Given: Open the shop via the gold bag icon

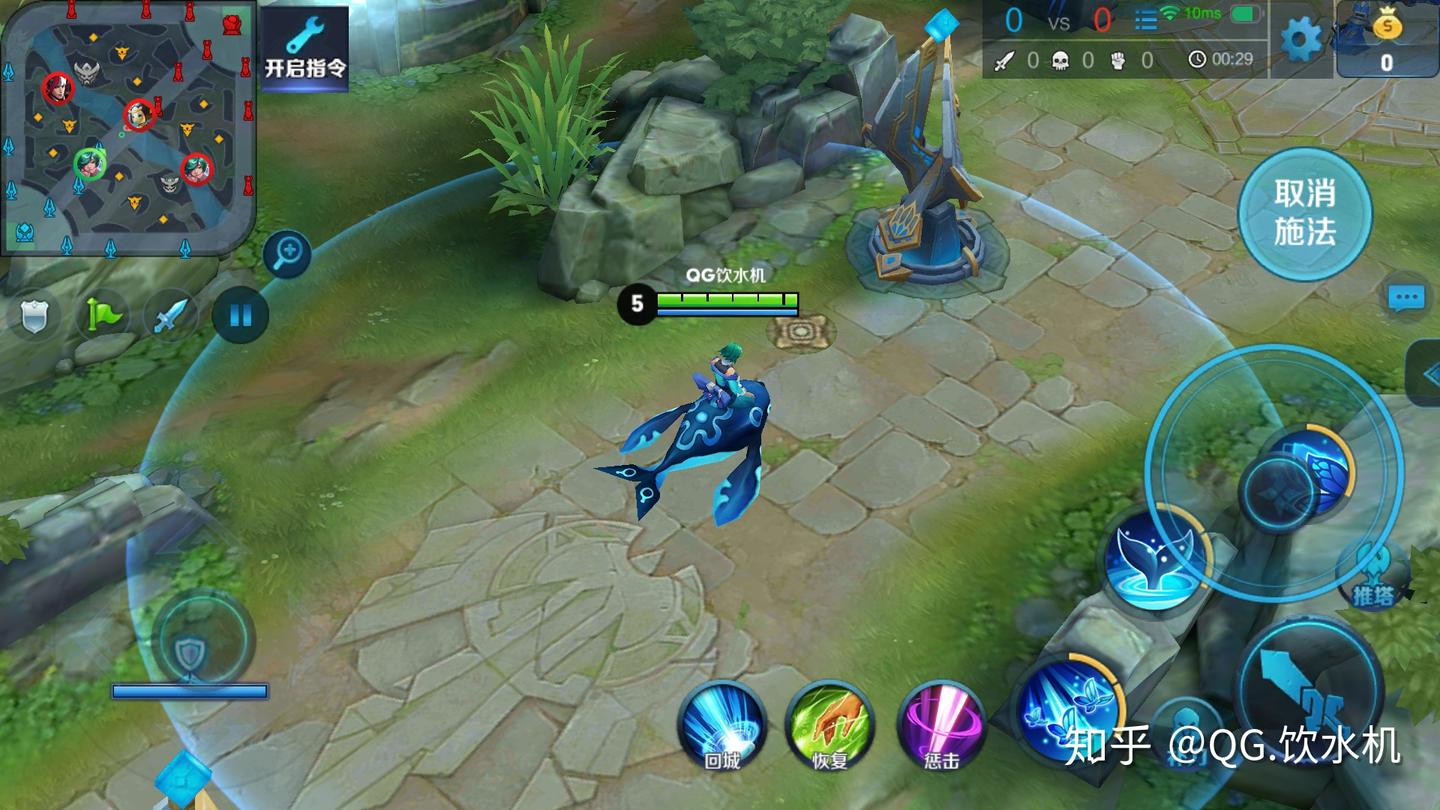Looking at the screenshot, I should pyautogui.click(x=1386, y=40).
